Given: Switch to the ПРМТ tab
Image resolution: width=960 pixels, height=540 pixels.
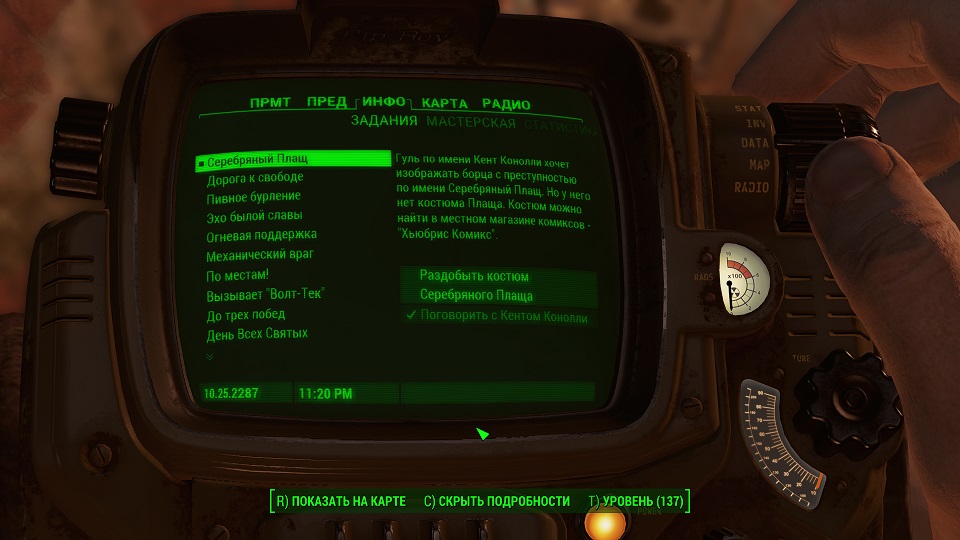Looking at the screenshot, I should pyautogui.click(x=270, y=103).
